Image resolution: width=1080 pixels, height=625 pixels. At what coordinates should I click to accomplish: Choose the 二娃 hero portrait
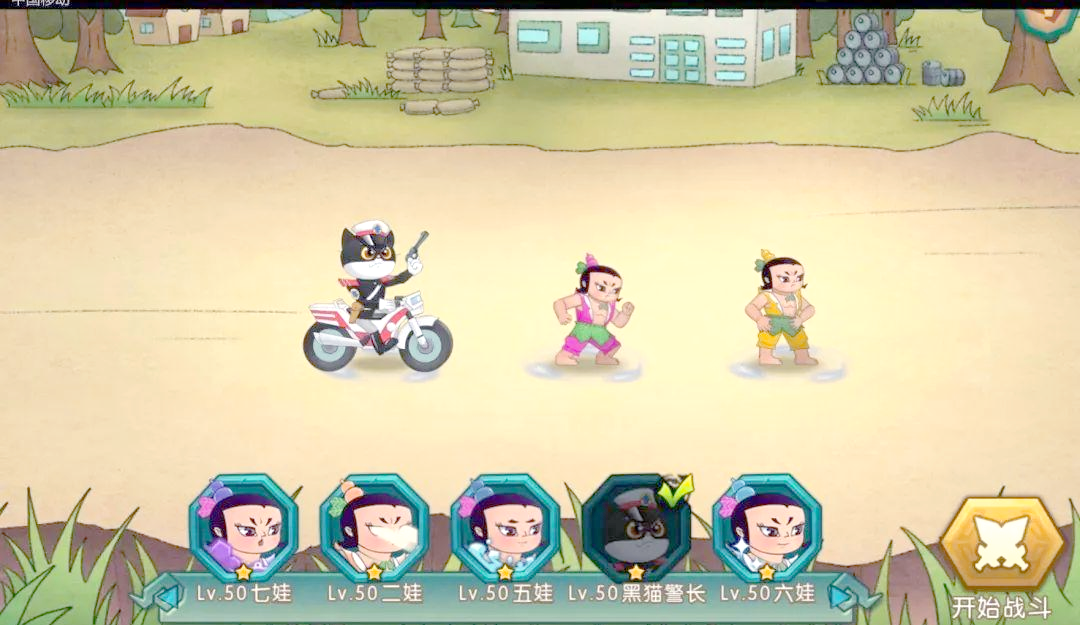pyautogui.click(x=374, y=528)
